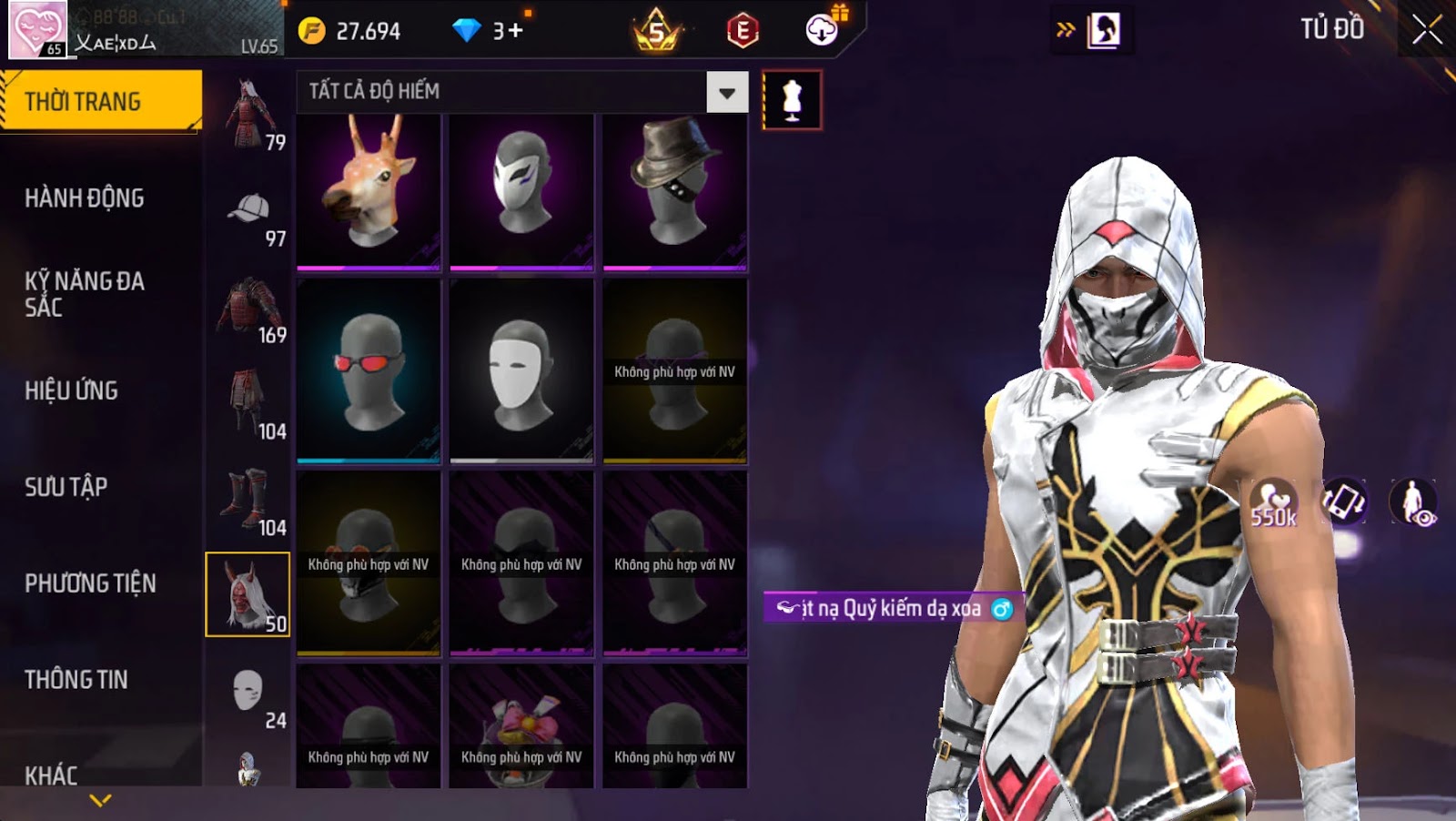
Task: Tap the 550k likes icon
Action: point(1272,503)
